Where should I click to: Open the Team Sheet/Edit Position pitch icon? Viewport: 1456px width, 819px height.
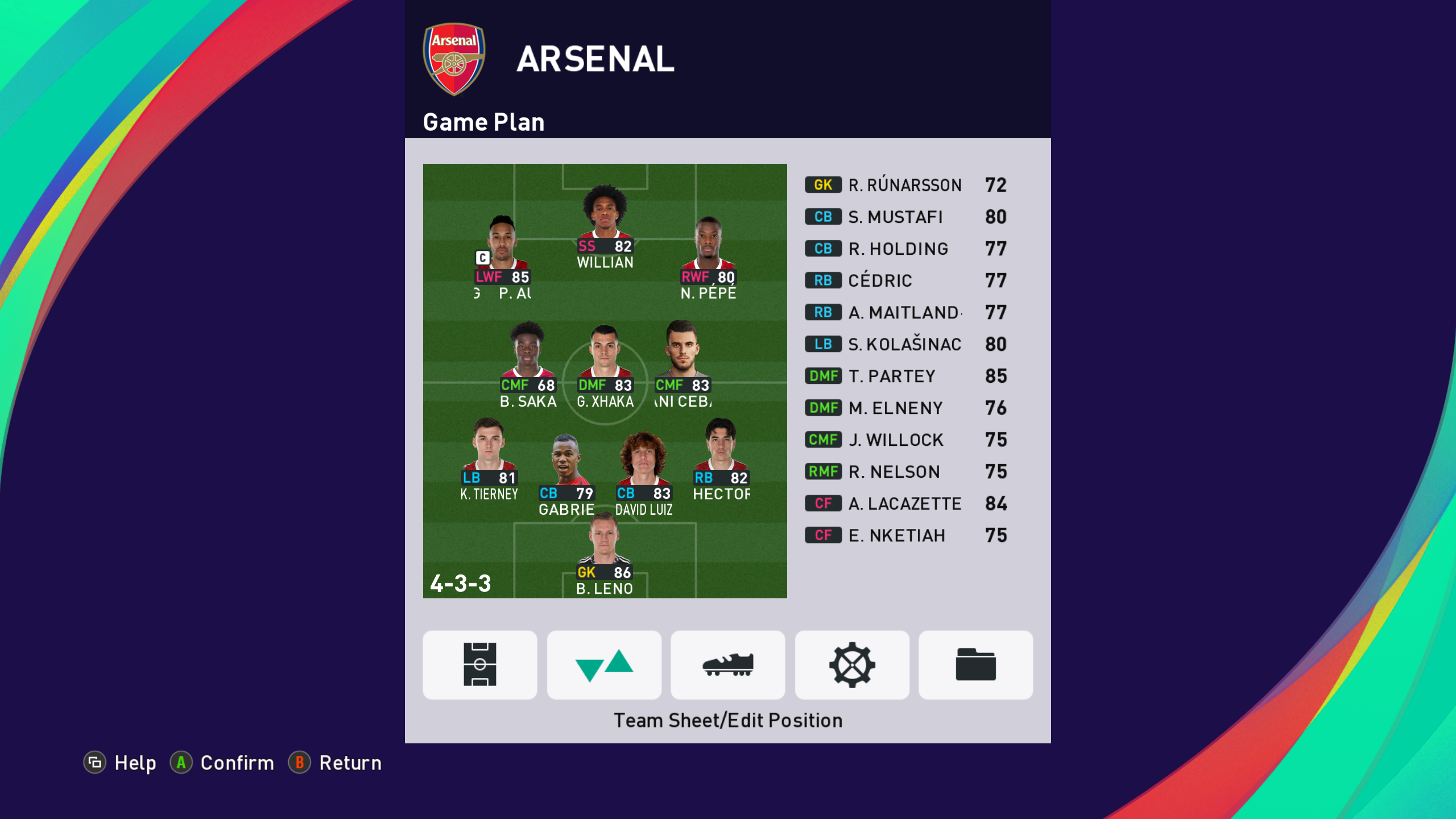[x=479, y=664]
